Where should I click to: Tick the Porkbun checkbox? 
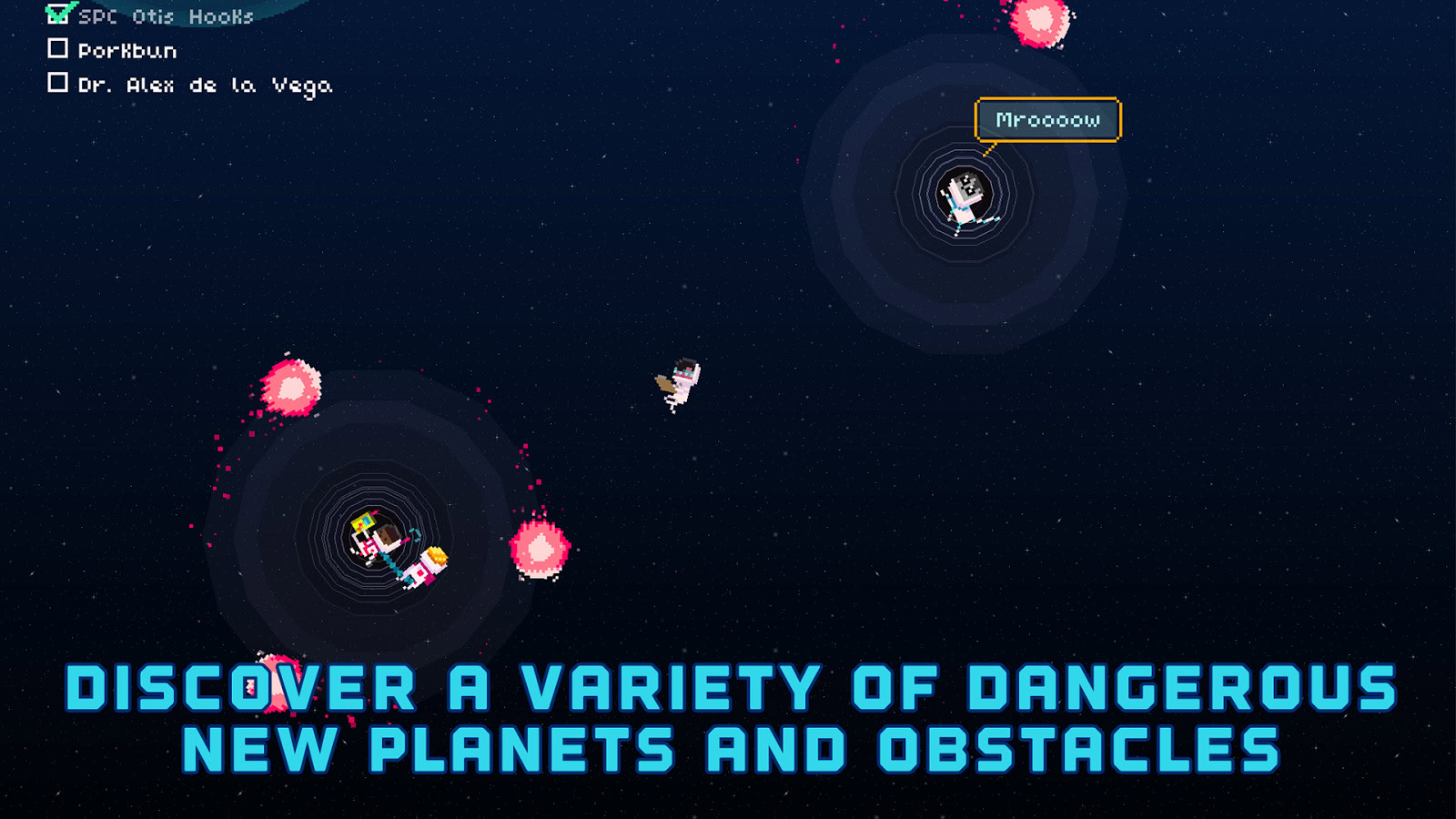(x=58, y=48)
